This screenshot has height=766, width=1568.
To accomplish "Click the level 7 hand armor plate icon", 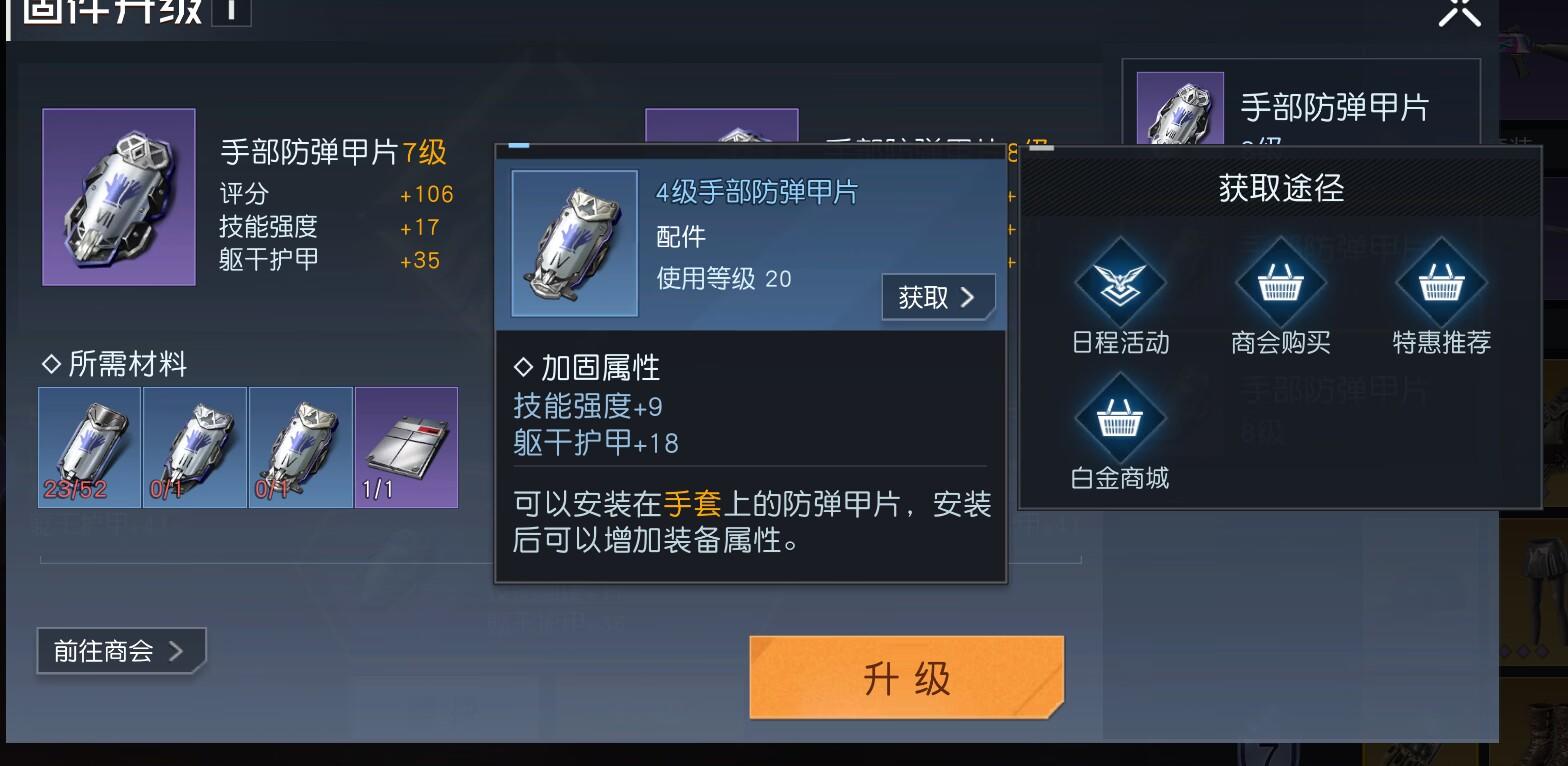I will [118, 197].
